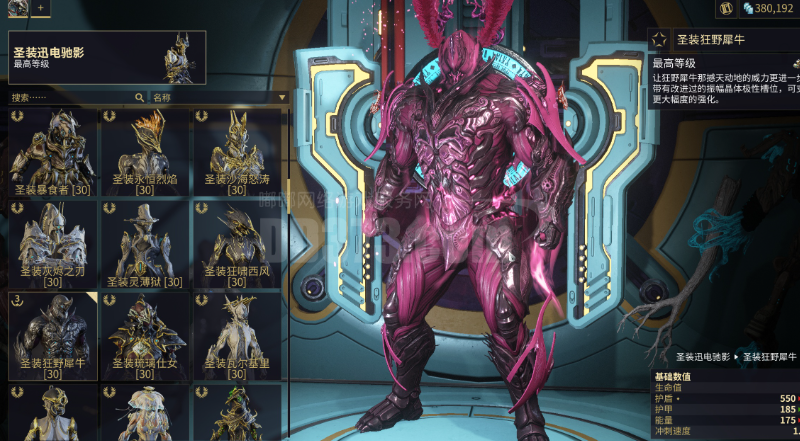This screenshot has width=800, height=441.
Task: Select the 圣装瓦尔基里 warframe tile
Action: click(237, 336)
